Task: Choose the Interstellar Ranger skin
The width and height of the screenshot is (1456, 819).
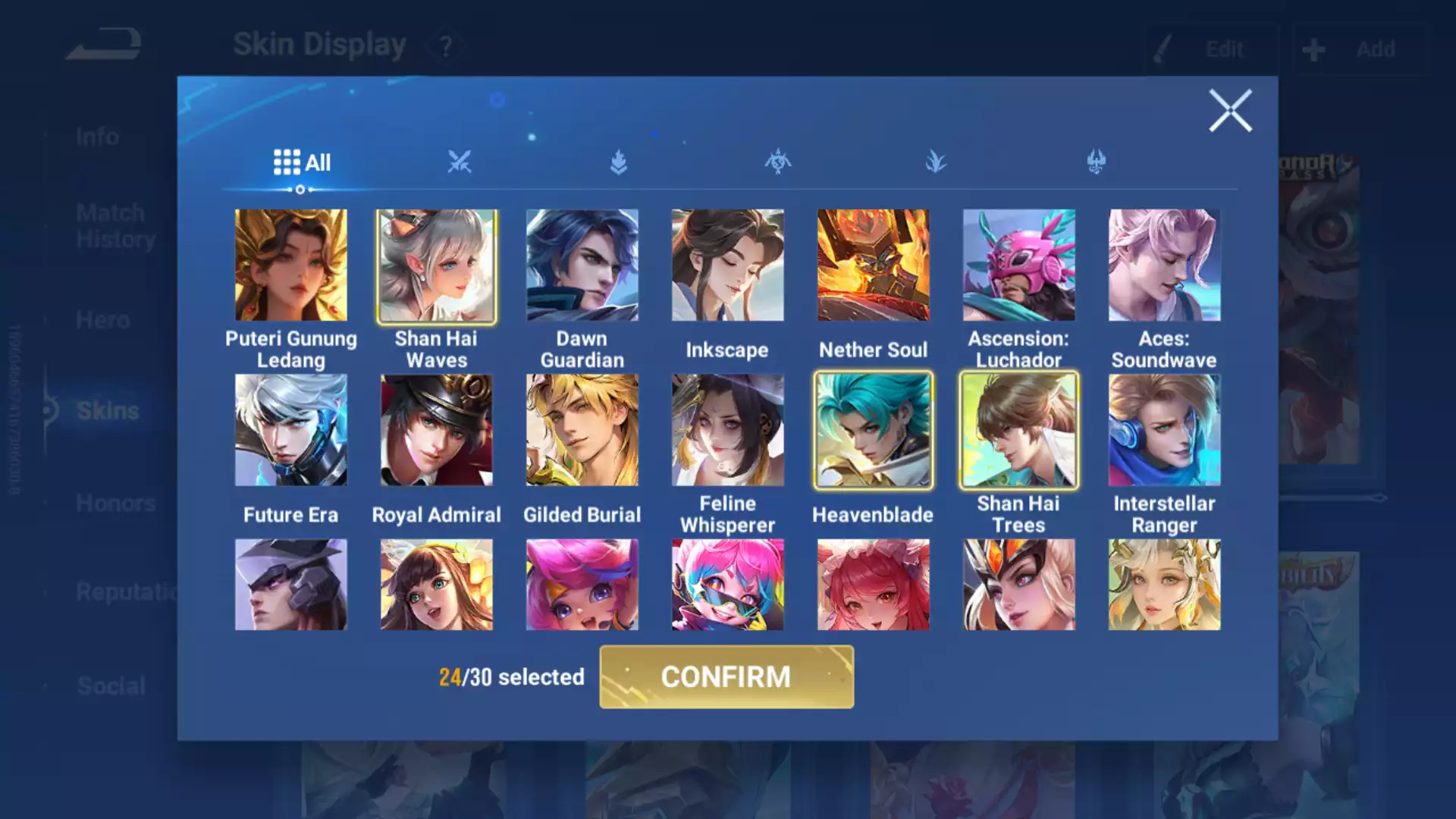Action: point(1165,430)
